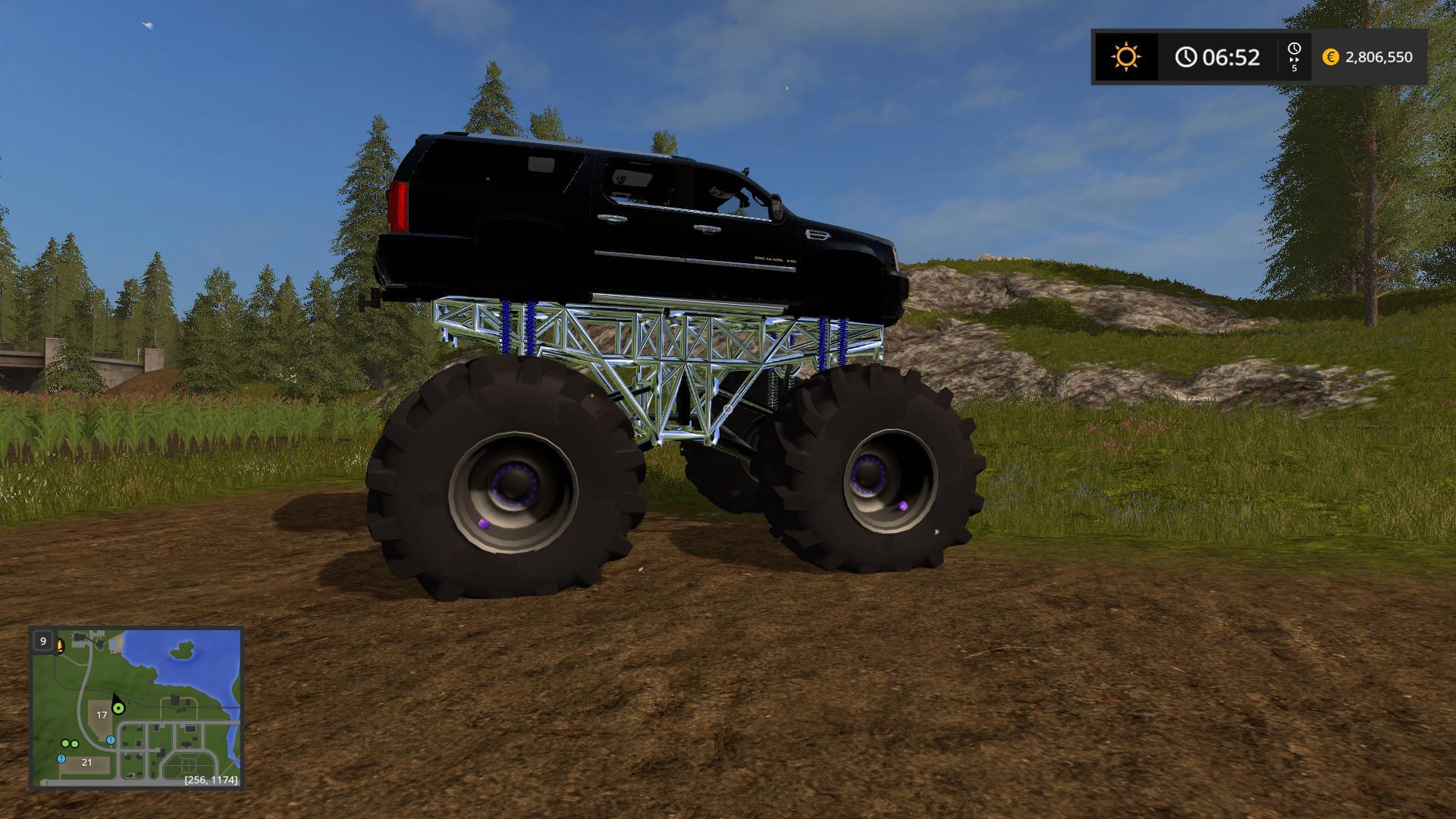This screenshot has width=1456, height=819.
Task: Click the yellow euro coin icon
Action: [1329, 56]
